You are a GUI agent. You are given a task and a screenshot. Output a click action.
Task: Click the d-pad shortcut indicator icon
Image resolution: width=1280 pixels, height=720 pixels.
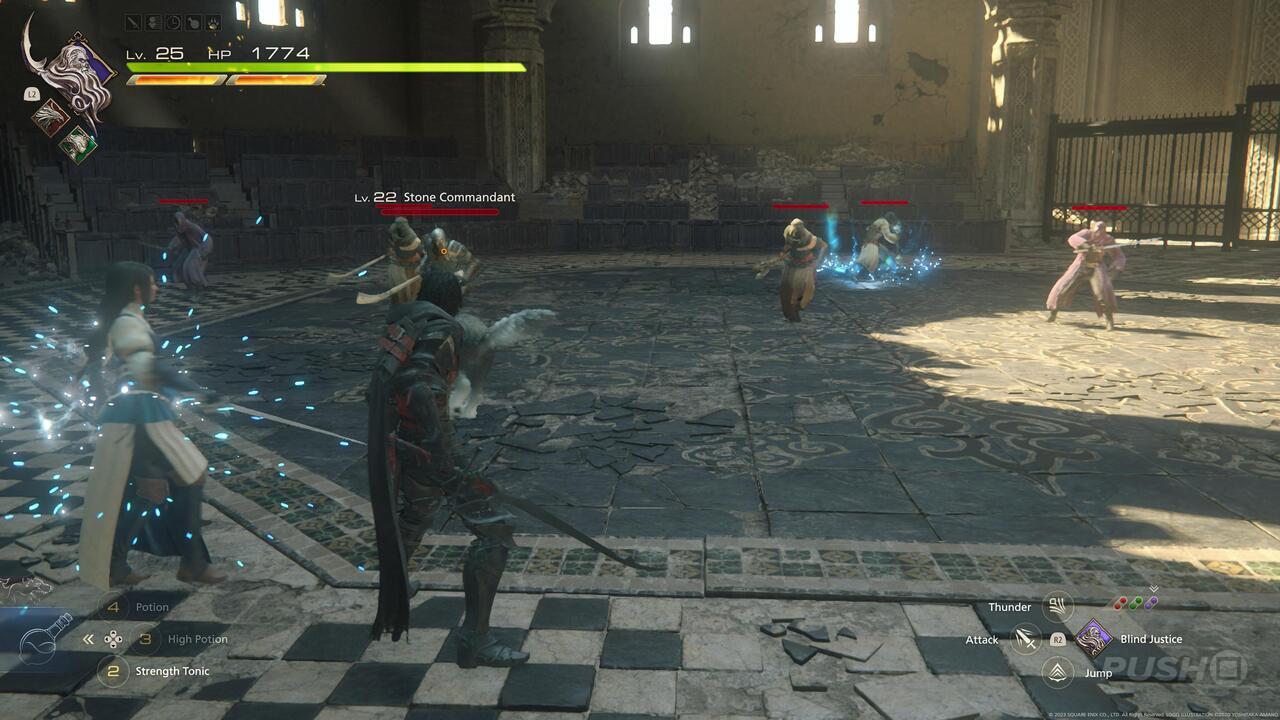(x=114, y=639)
